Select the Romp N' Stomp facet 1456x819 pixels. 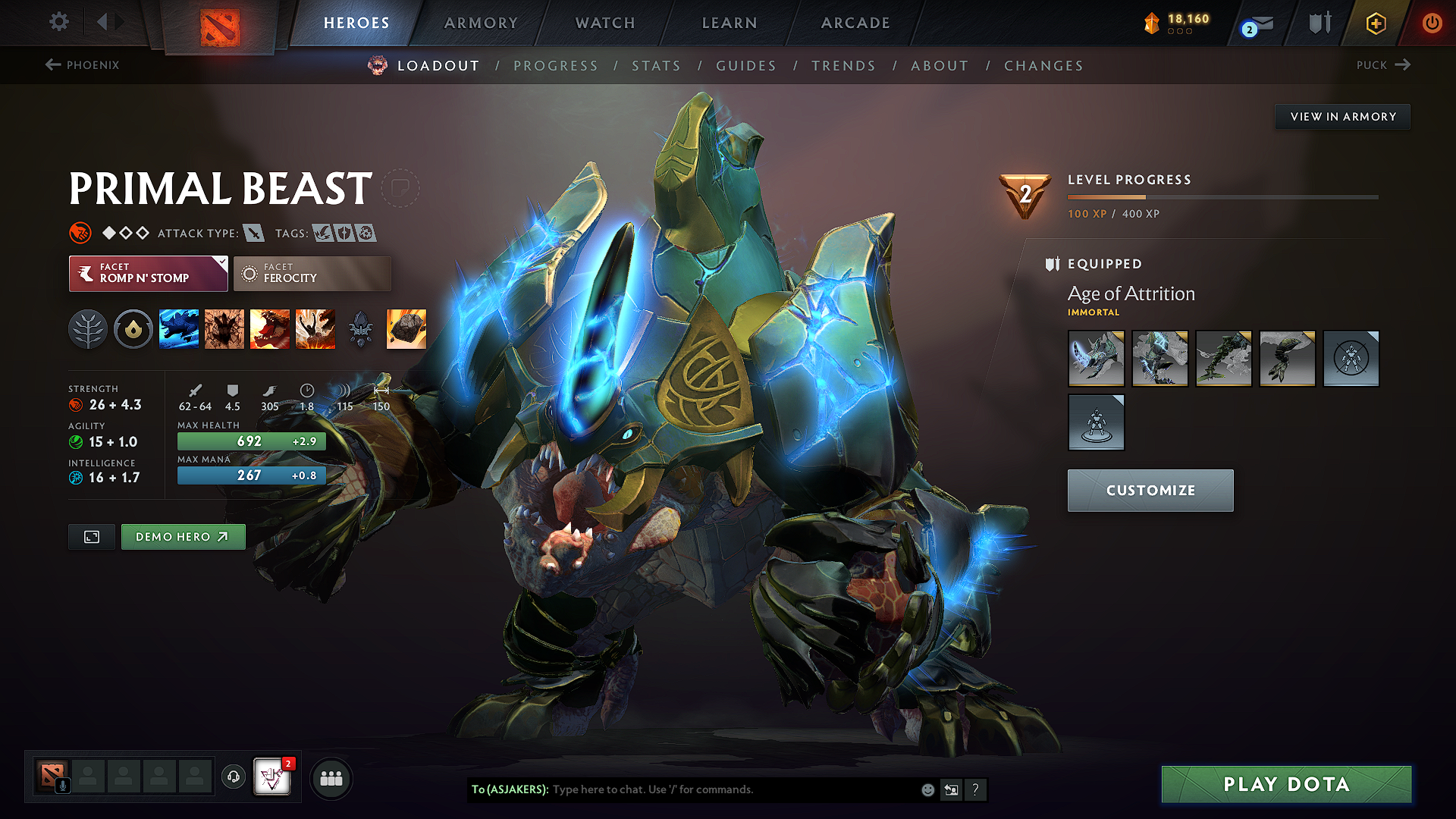coord(148,273)
